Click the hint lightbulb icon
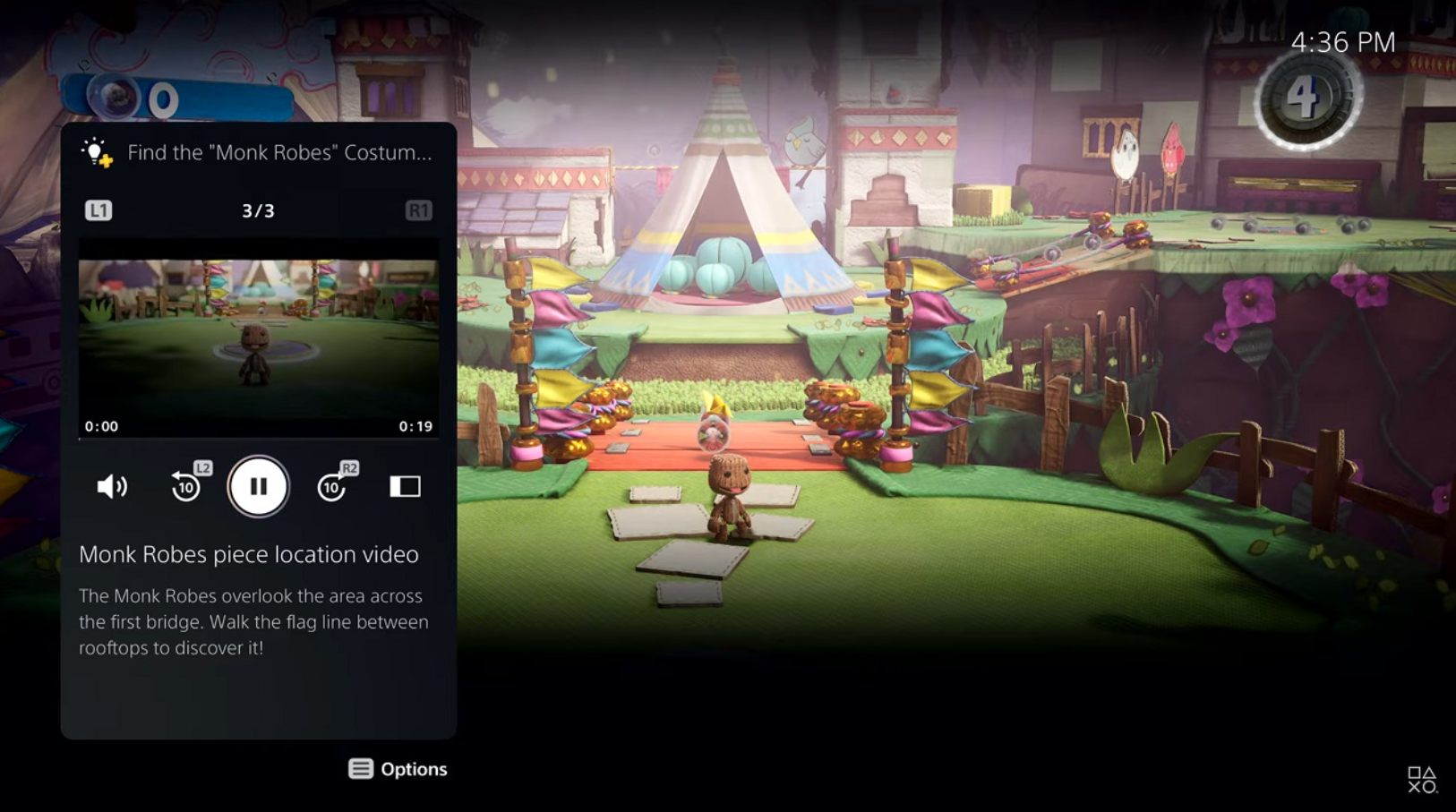 [95, 152]
